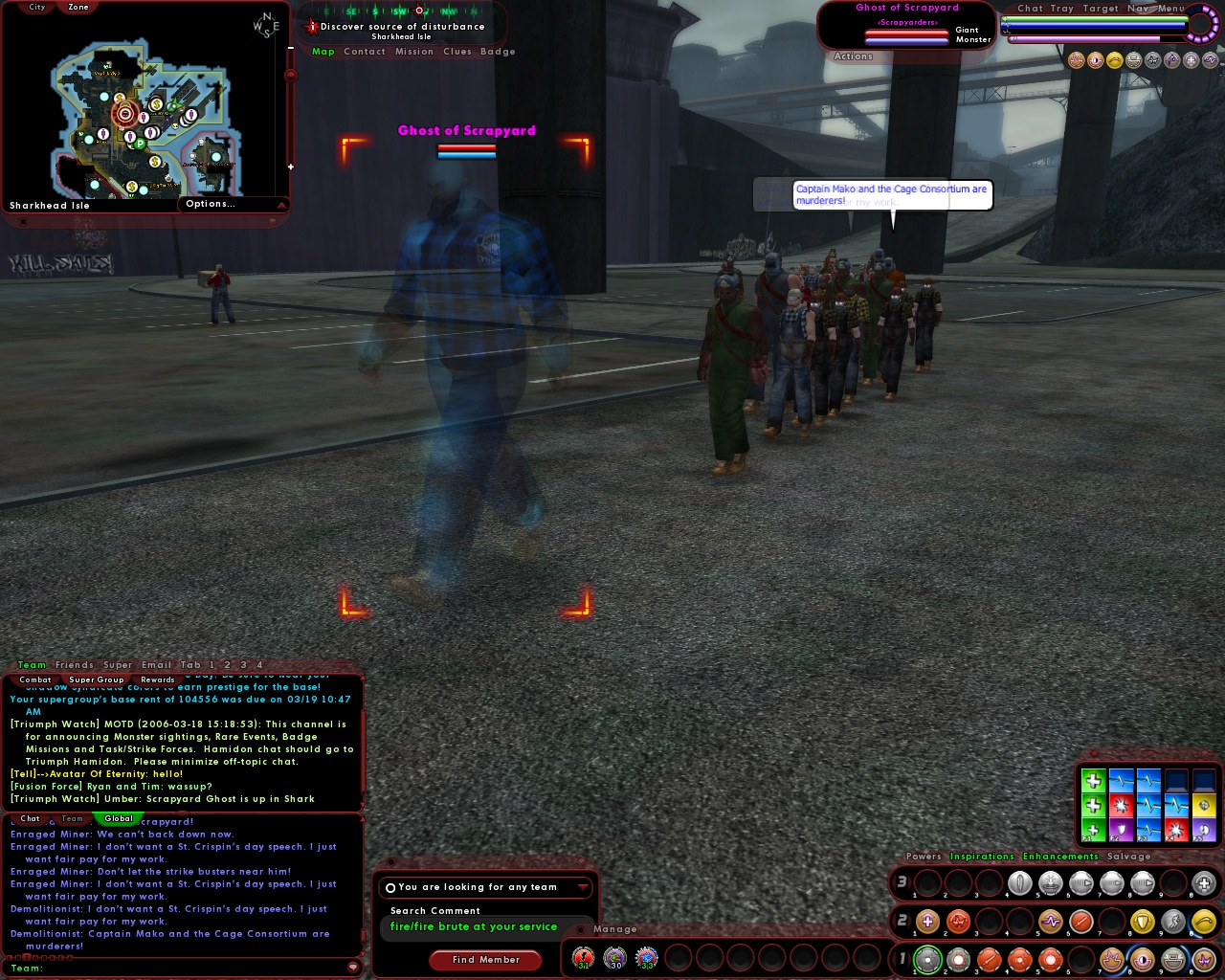Click the Manage button for inspirations
Image resolution: width=1225 pixels, height=980 pixels.
click(616, 929)
